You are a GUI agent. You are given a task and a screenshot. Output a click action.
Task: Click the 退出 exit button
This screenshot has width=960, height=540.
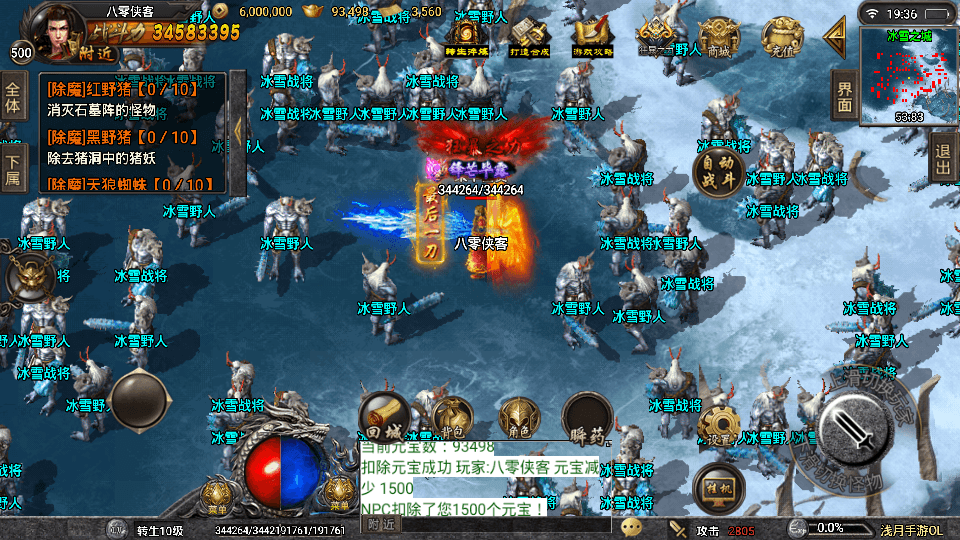942,160
